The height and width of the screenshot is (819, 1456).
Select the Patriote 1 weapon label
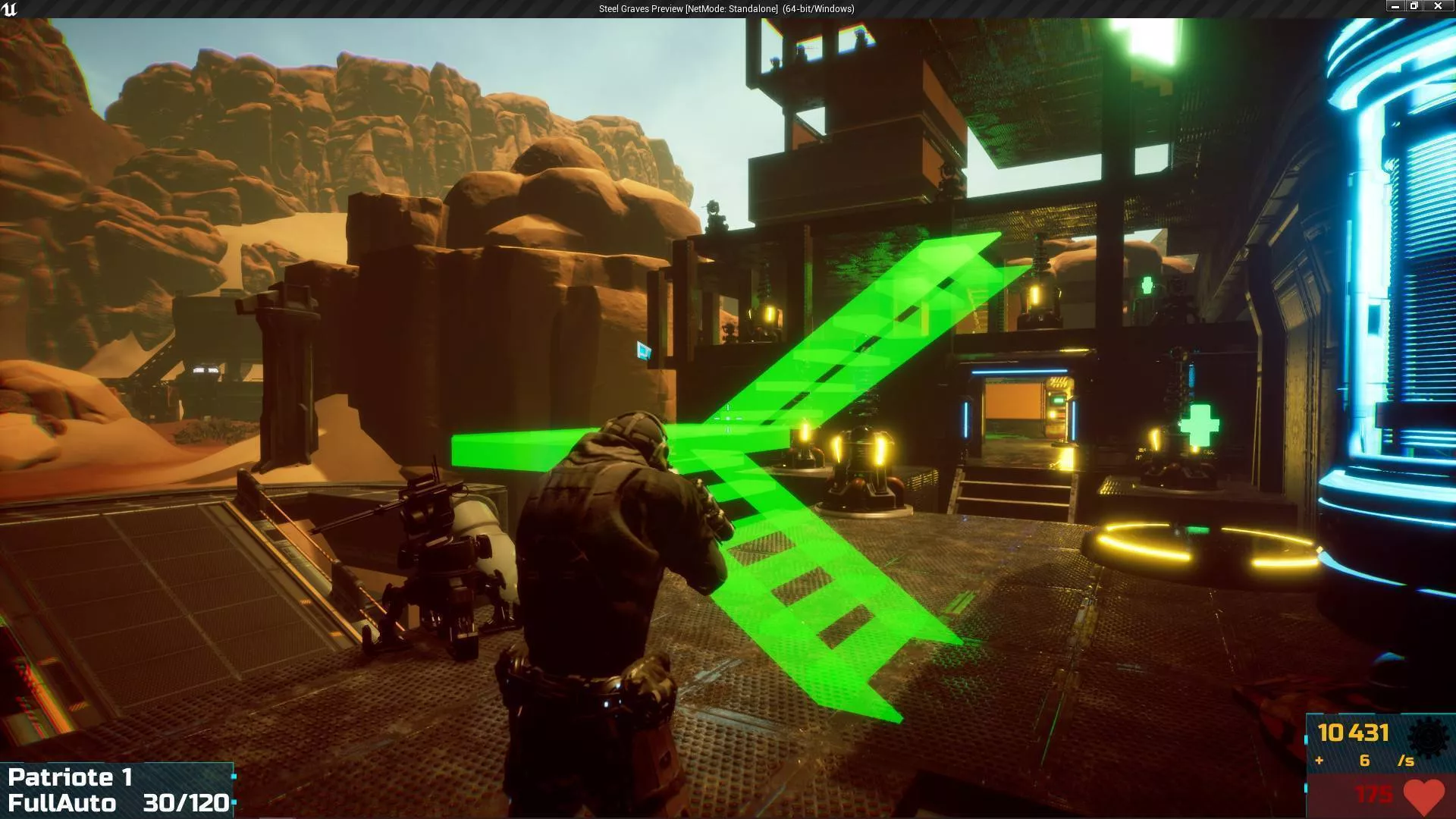(70, 777)
